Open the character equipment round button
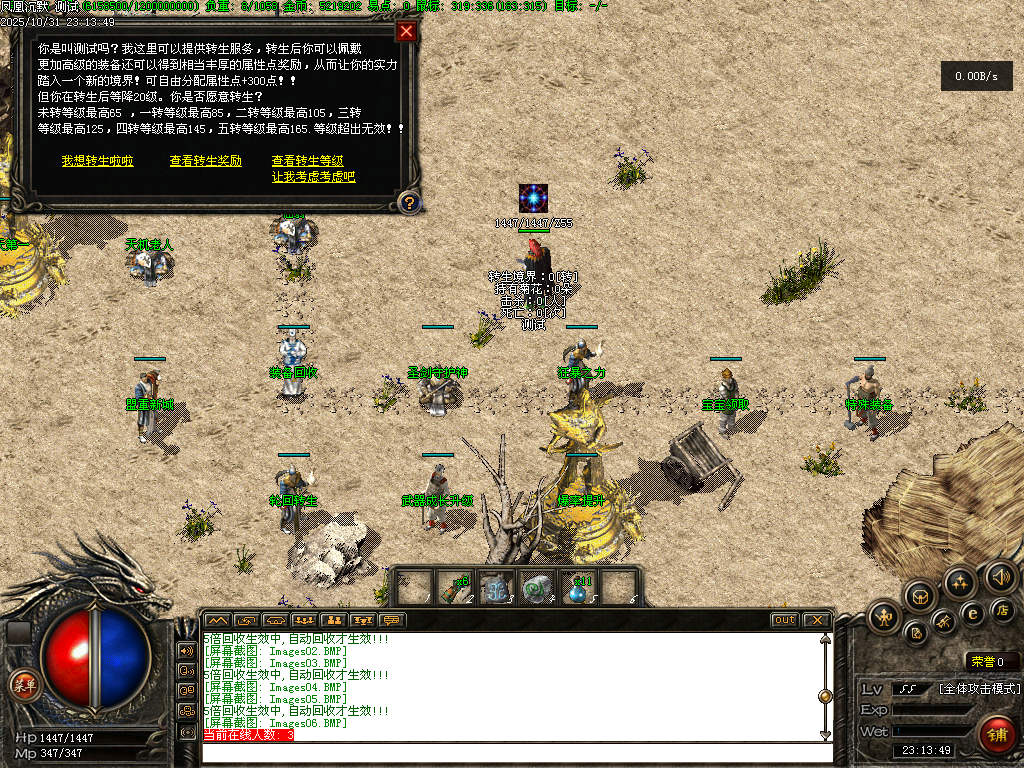 885,616
